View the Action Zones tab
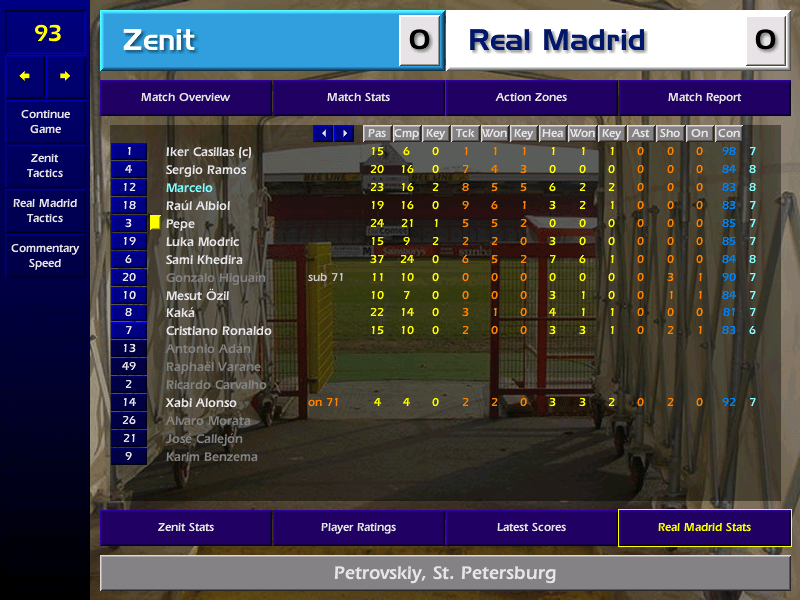The width and height of the screenshot is (800, 600). (531, 98)
